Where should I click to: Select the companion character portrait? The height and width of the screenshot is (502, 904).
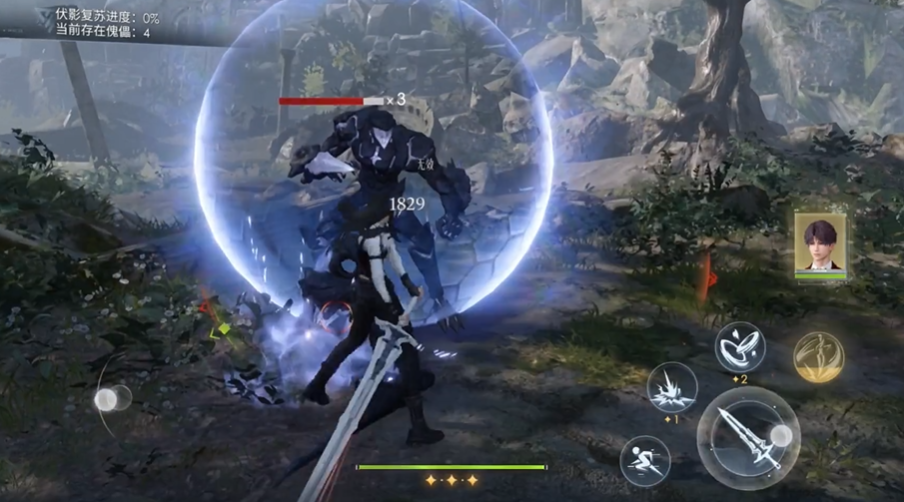[x=820, y=242]
